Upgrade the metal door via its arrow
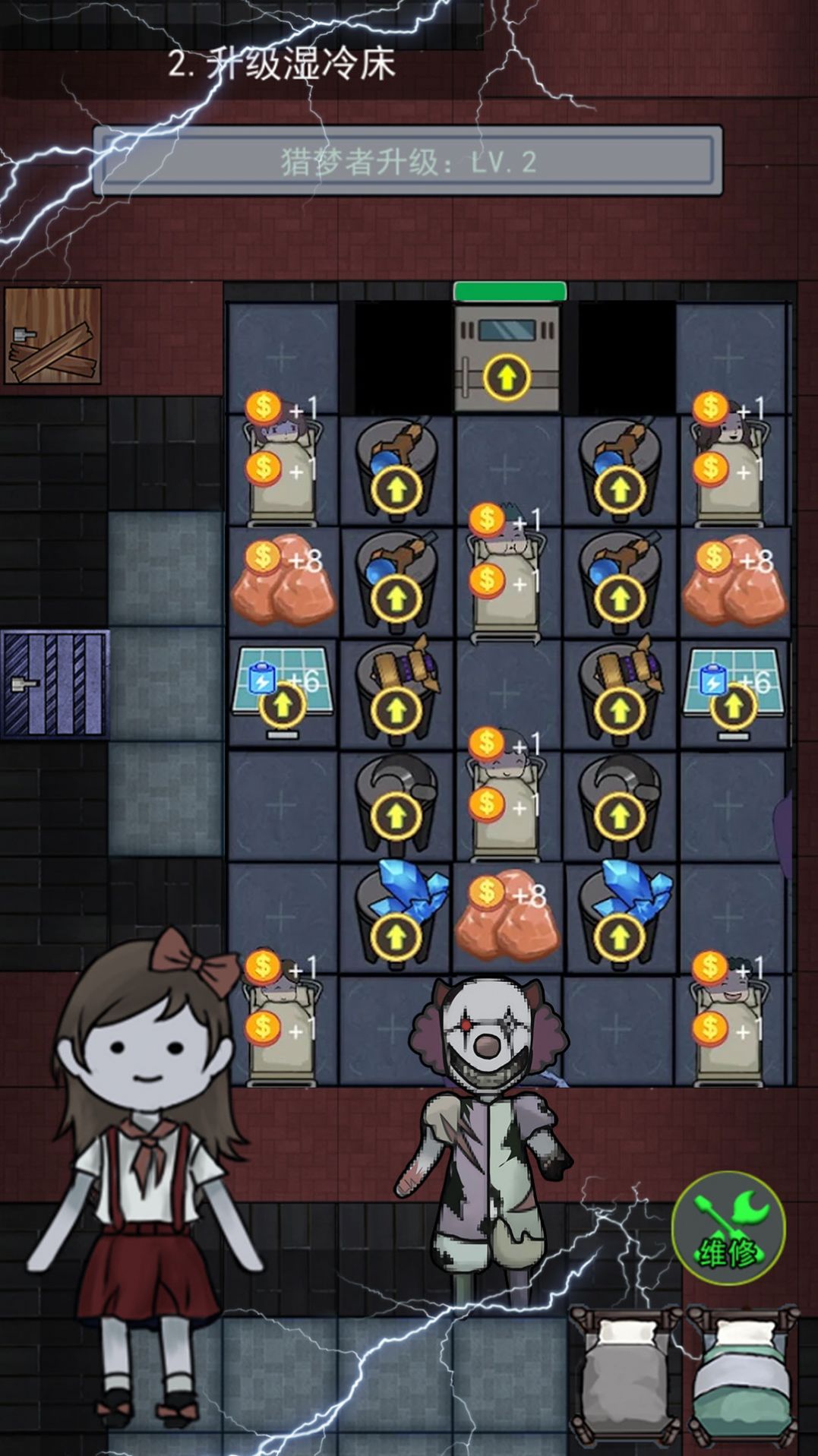The height and width of the screenshot is (1456, 818). tap(507, 376)
